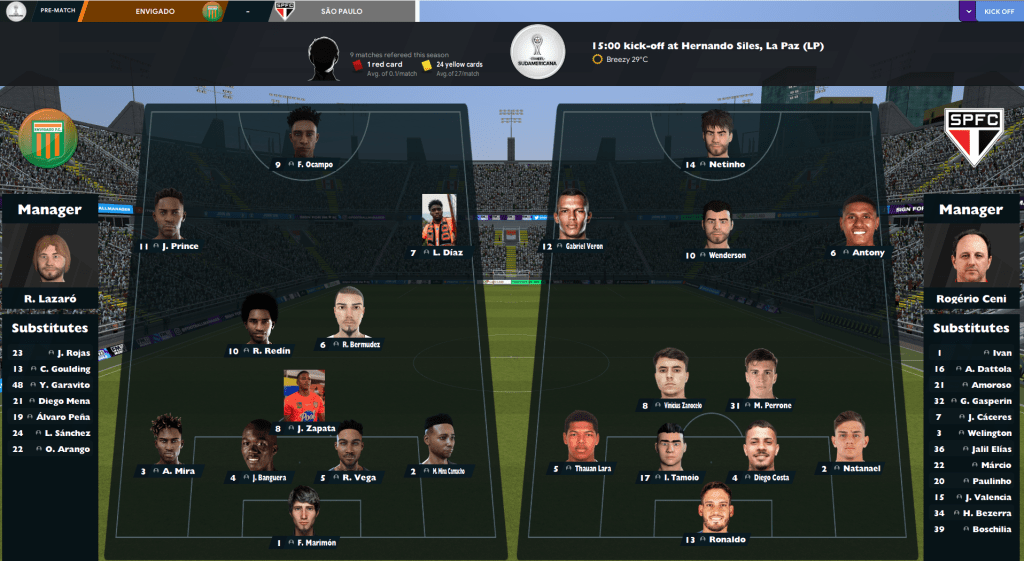Click the Kick Off button

coord(998,11)
